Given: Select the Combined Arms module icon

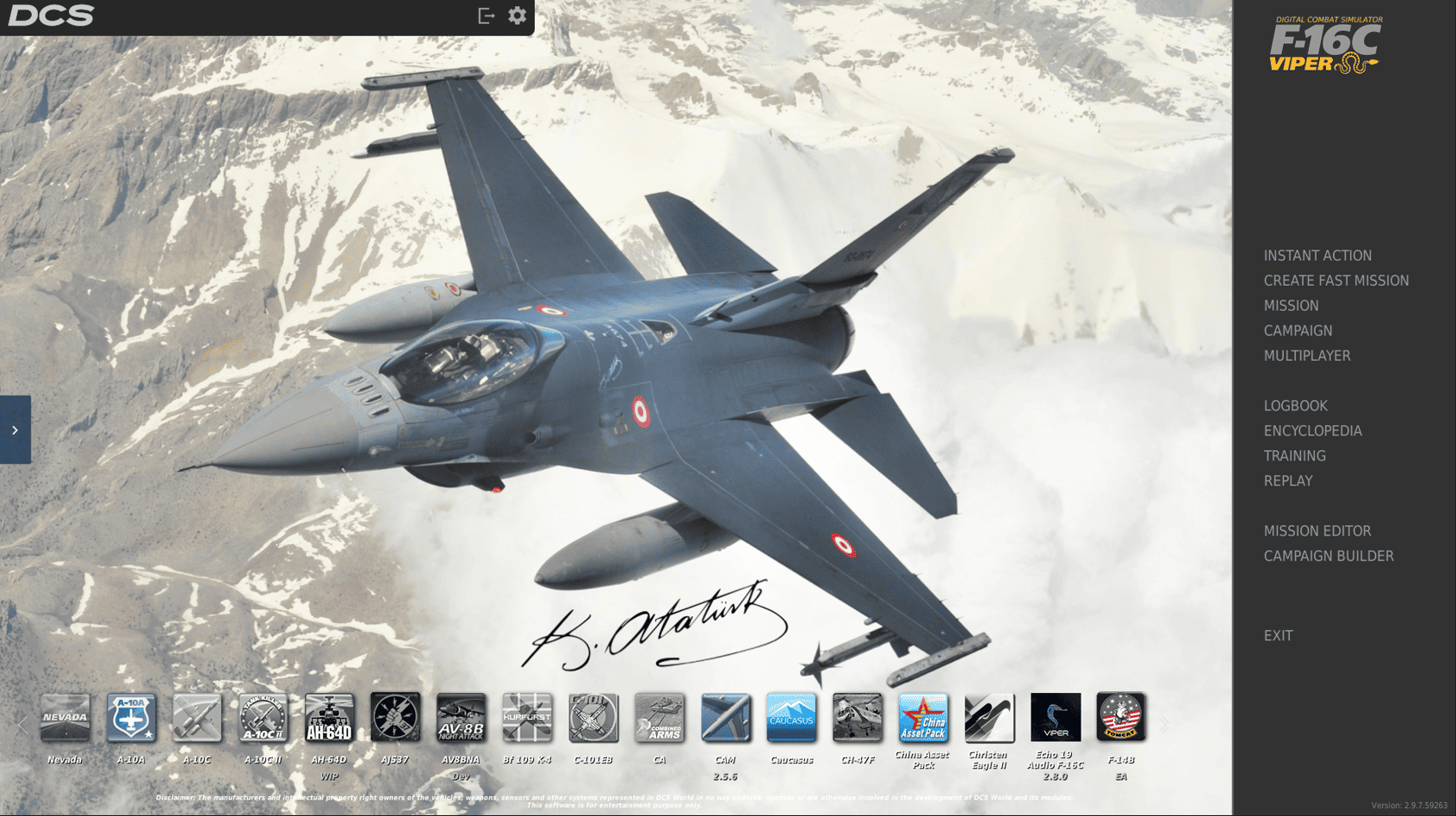Looking at the screenshot, I should coord(660,718).
